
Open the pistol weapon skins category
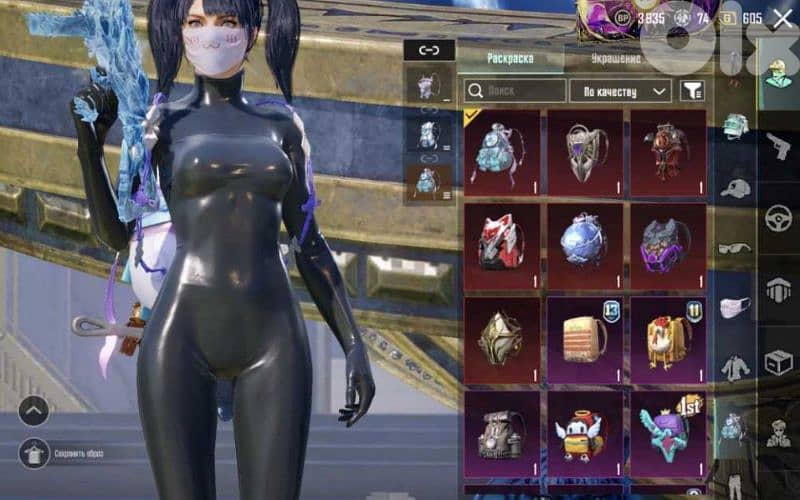tap(778, 147)
